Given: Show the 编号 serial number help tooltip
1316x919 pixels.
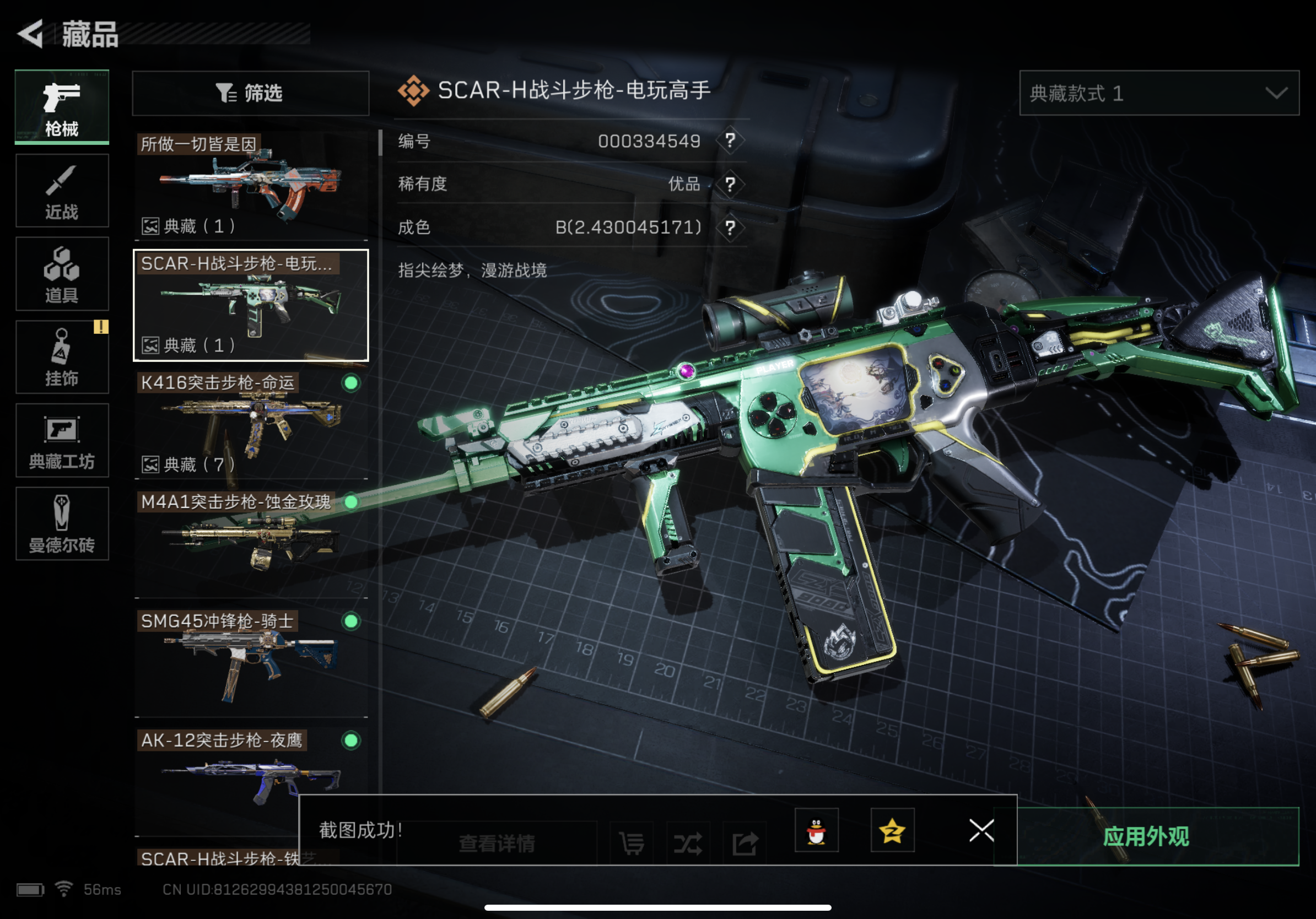Looking at the screenshot, I should pos(730,140).
